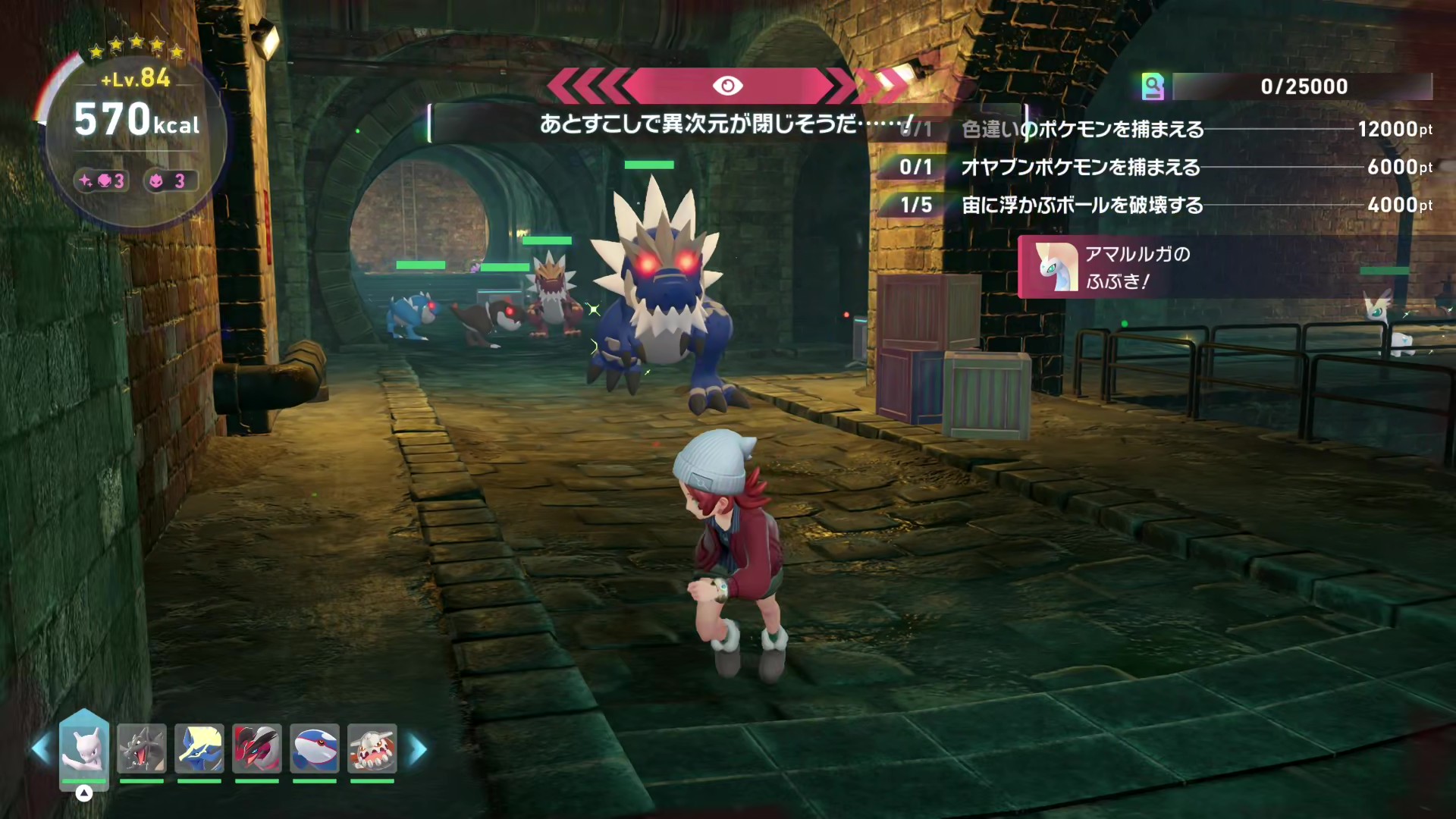Select Yveltal from the party bar
The image size is (1456, 819).
257,748
